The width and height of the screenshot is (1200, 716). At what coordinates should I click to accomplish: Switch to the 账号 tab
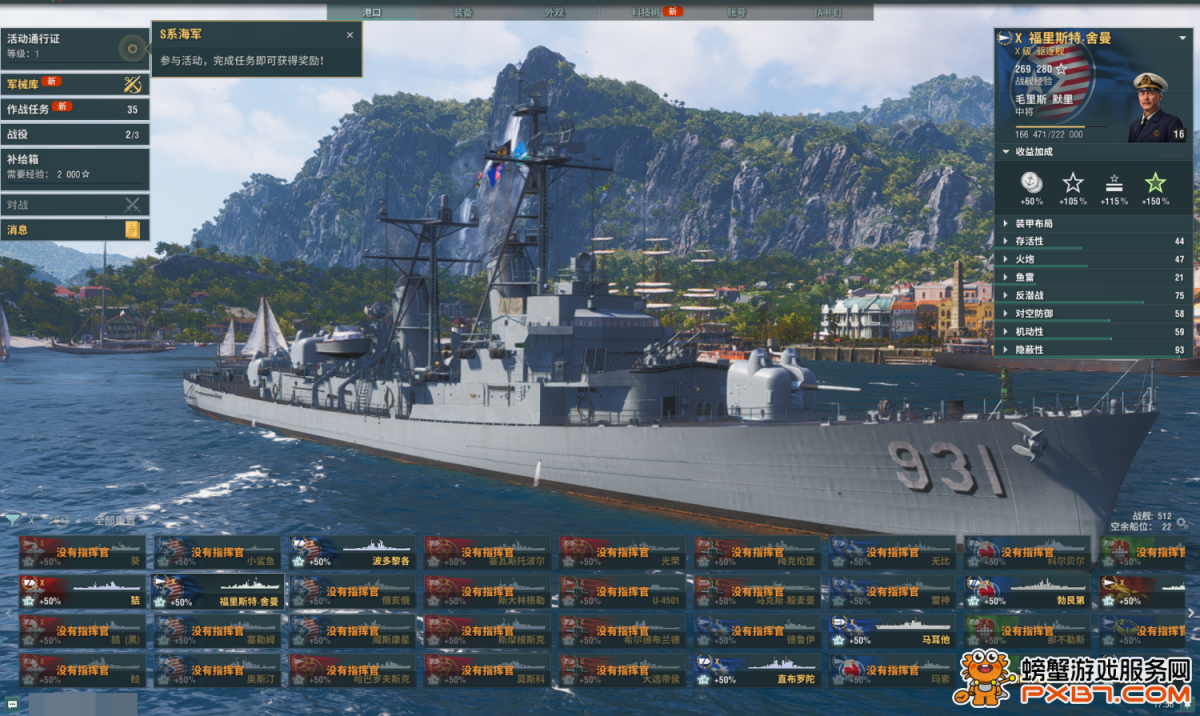(x=736, y=12)
